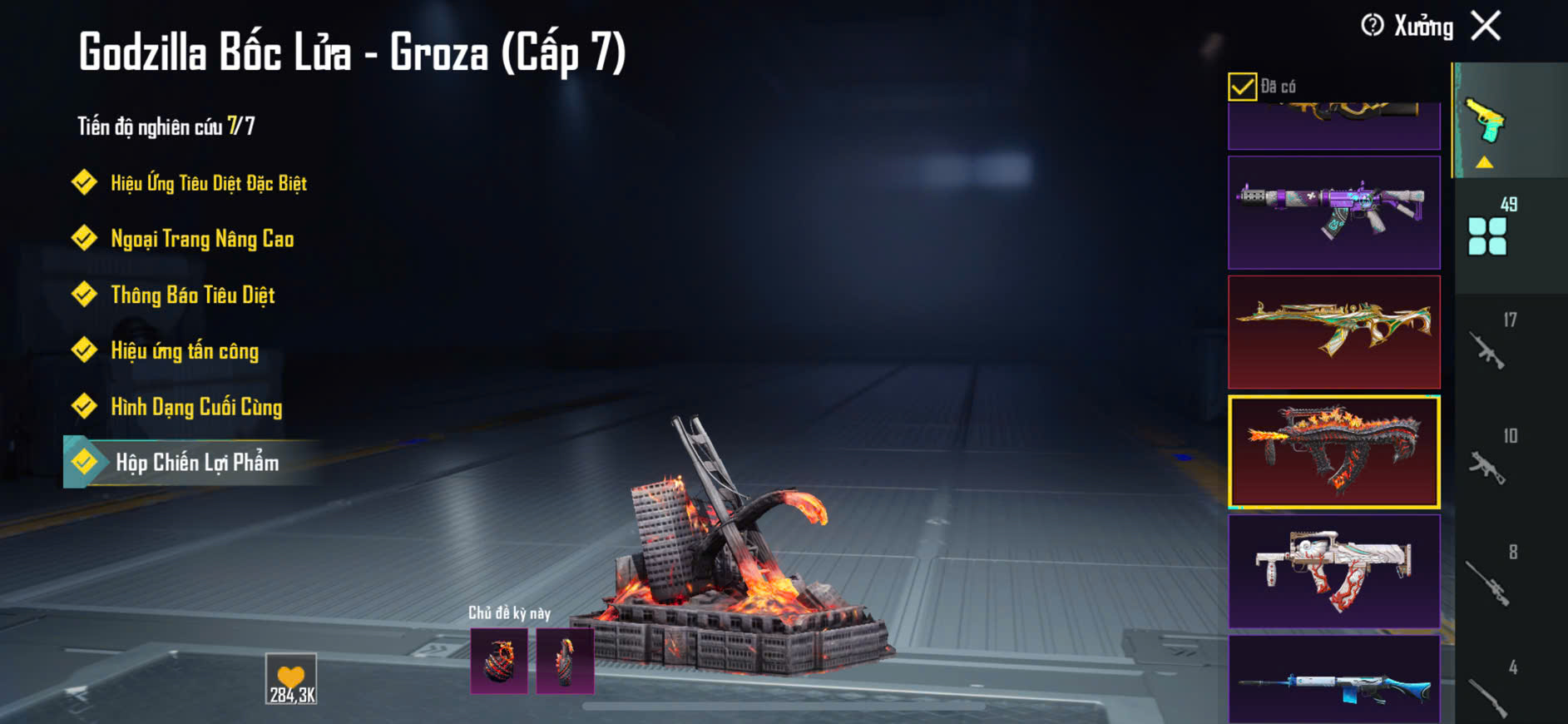Close the Xưởng workshop screen
1568x724 pixels.
pyautogui.click(x=1486, y=26)
